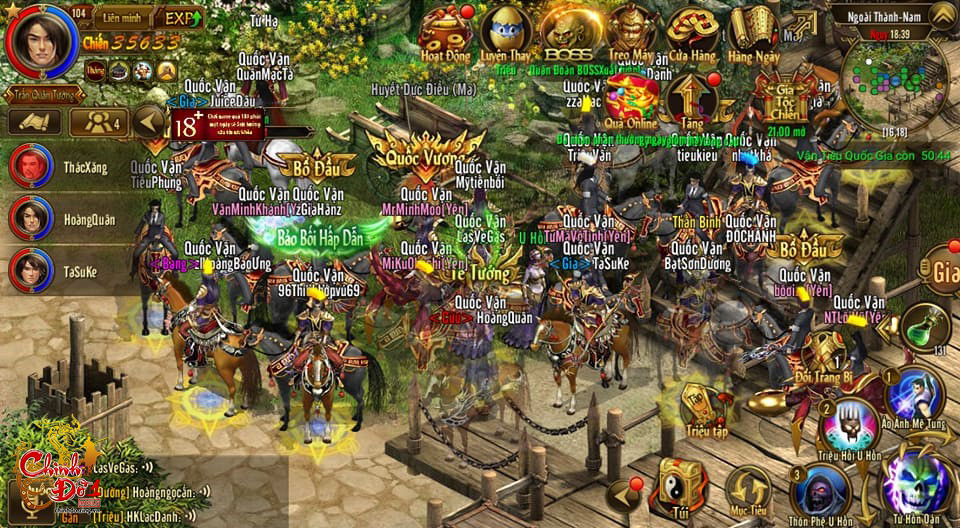Select party member HoàngQuân's portrait
Screen dimensions: 960x528
point(31,218)
